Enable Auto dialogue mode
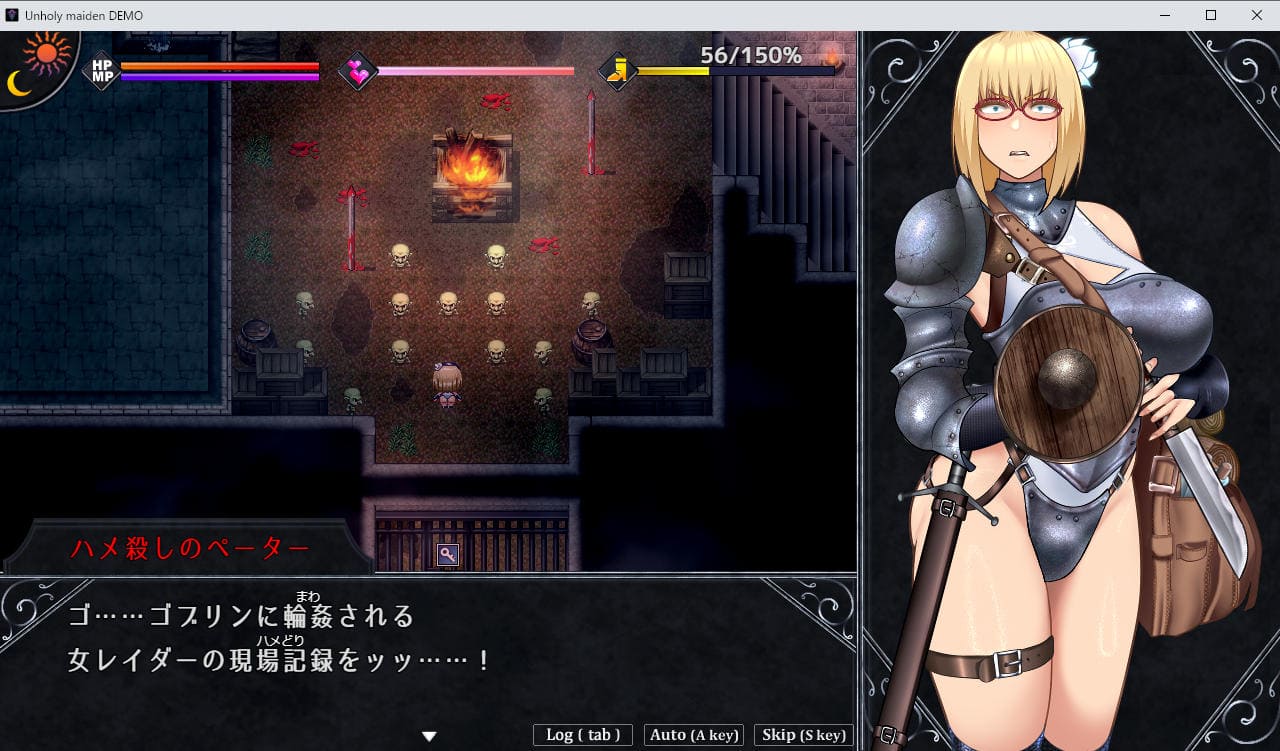The image size is (1280, 751). [x=694, y=735]
